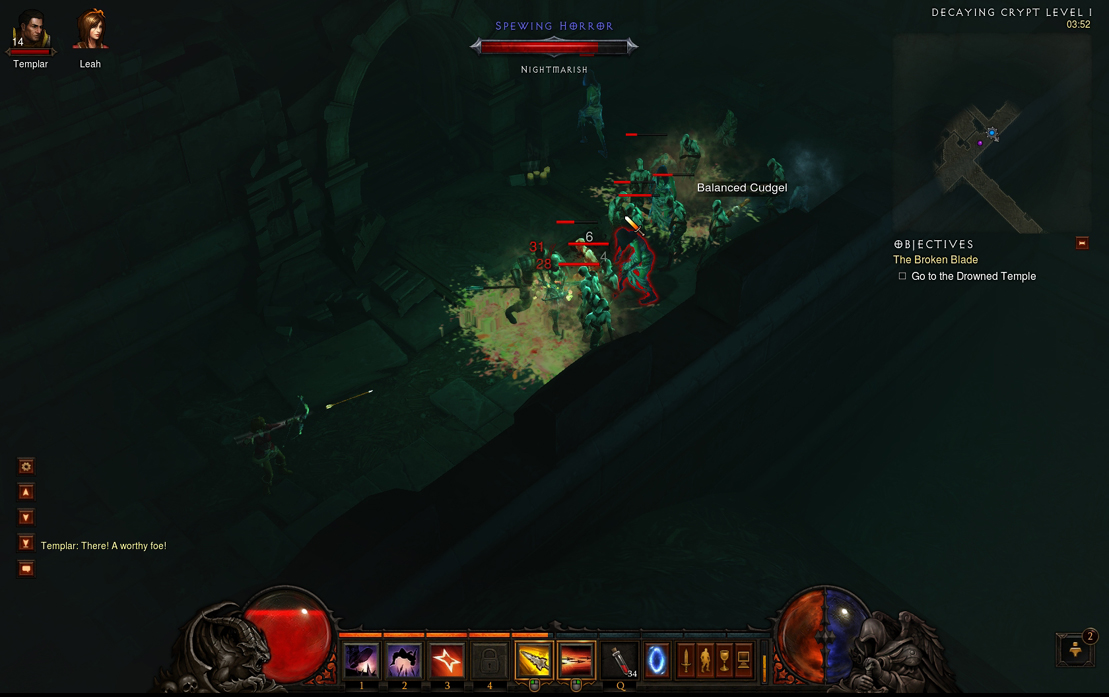Open the skills menu sword button
Viewport: 1109px width, 697px height.
686,661
